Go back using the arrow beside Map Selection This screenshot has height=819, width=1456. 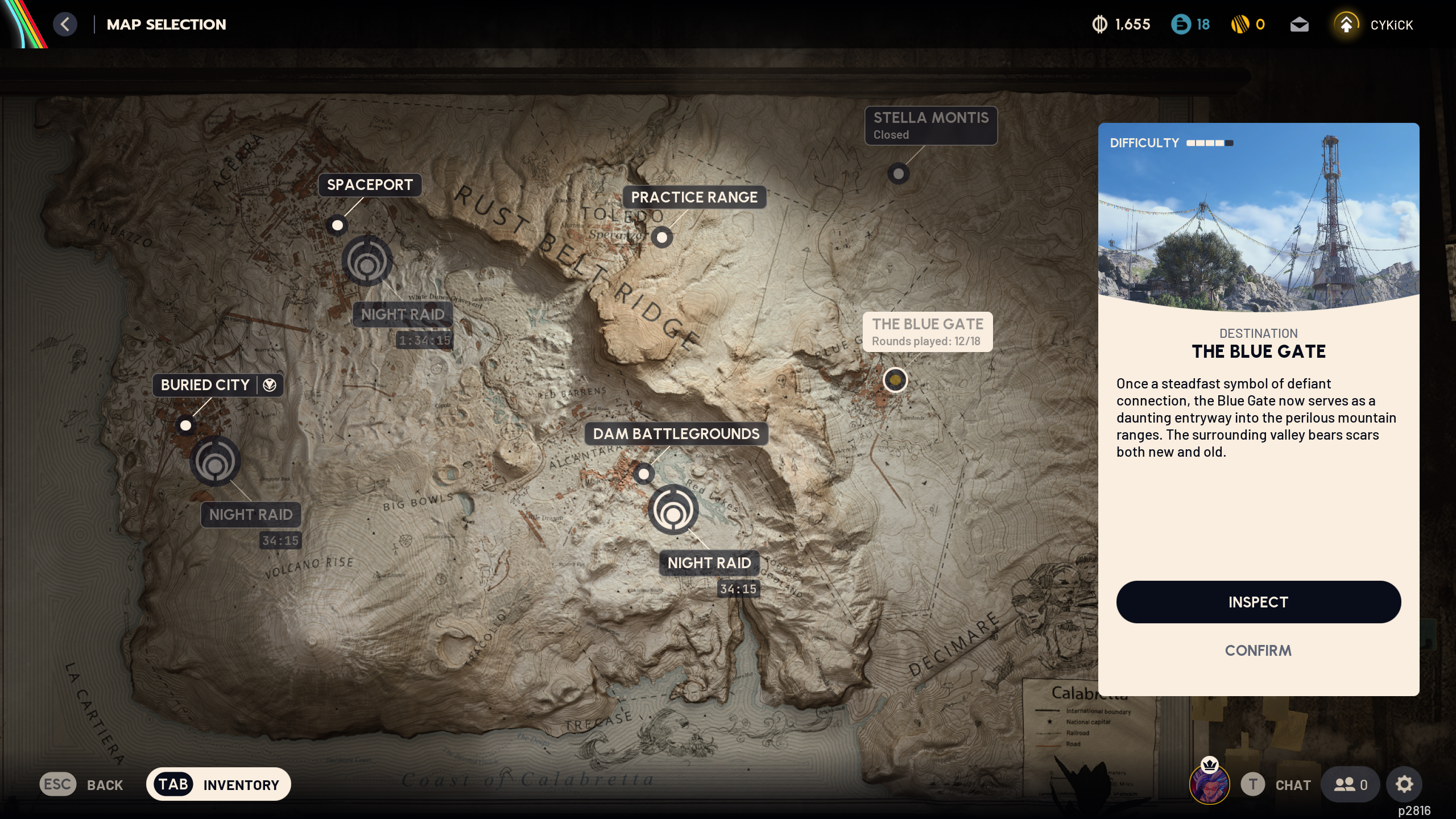pos(65,24)
